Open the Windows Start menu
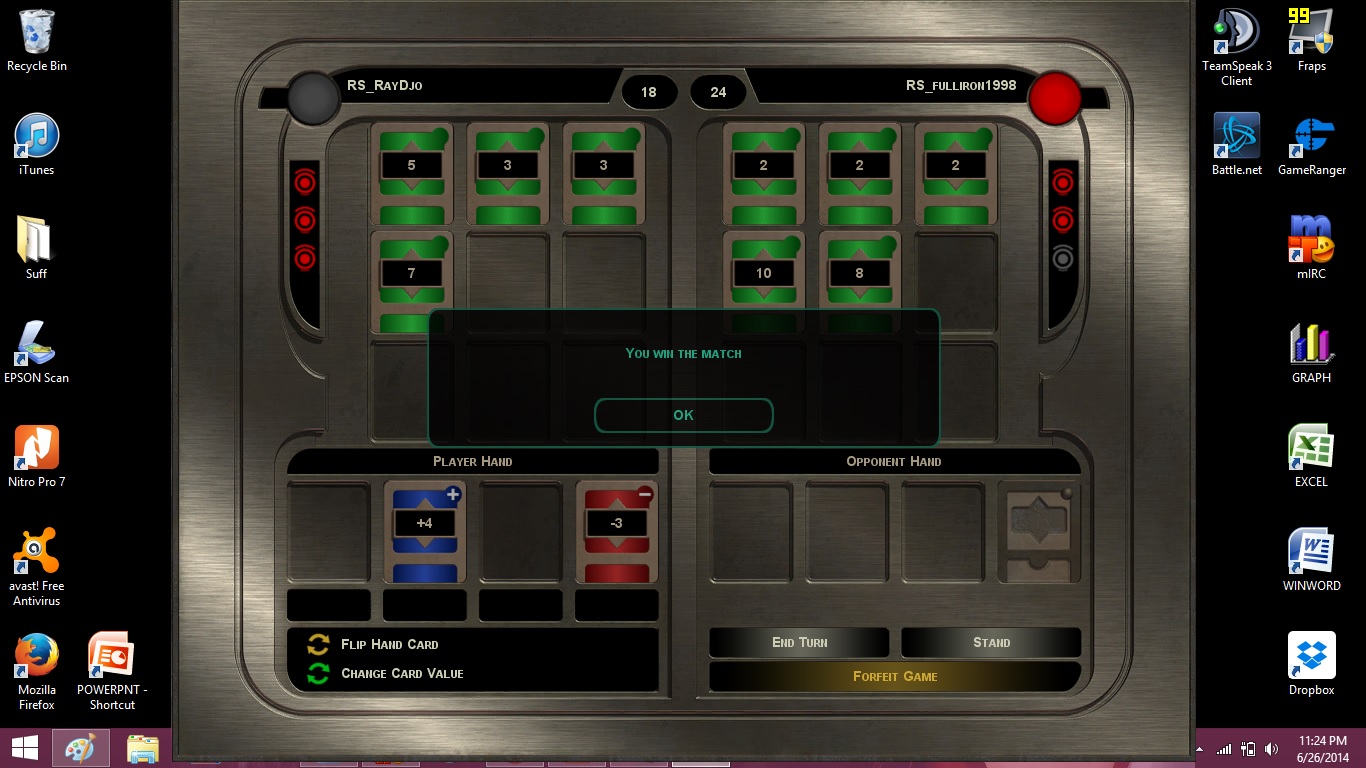This screenshot has width=1366, height=768. click(25, 747)
